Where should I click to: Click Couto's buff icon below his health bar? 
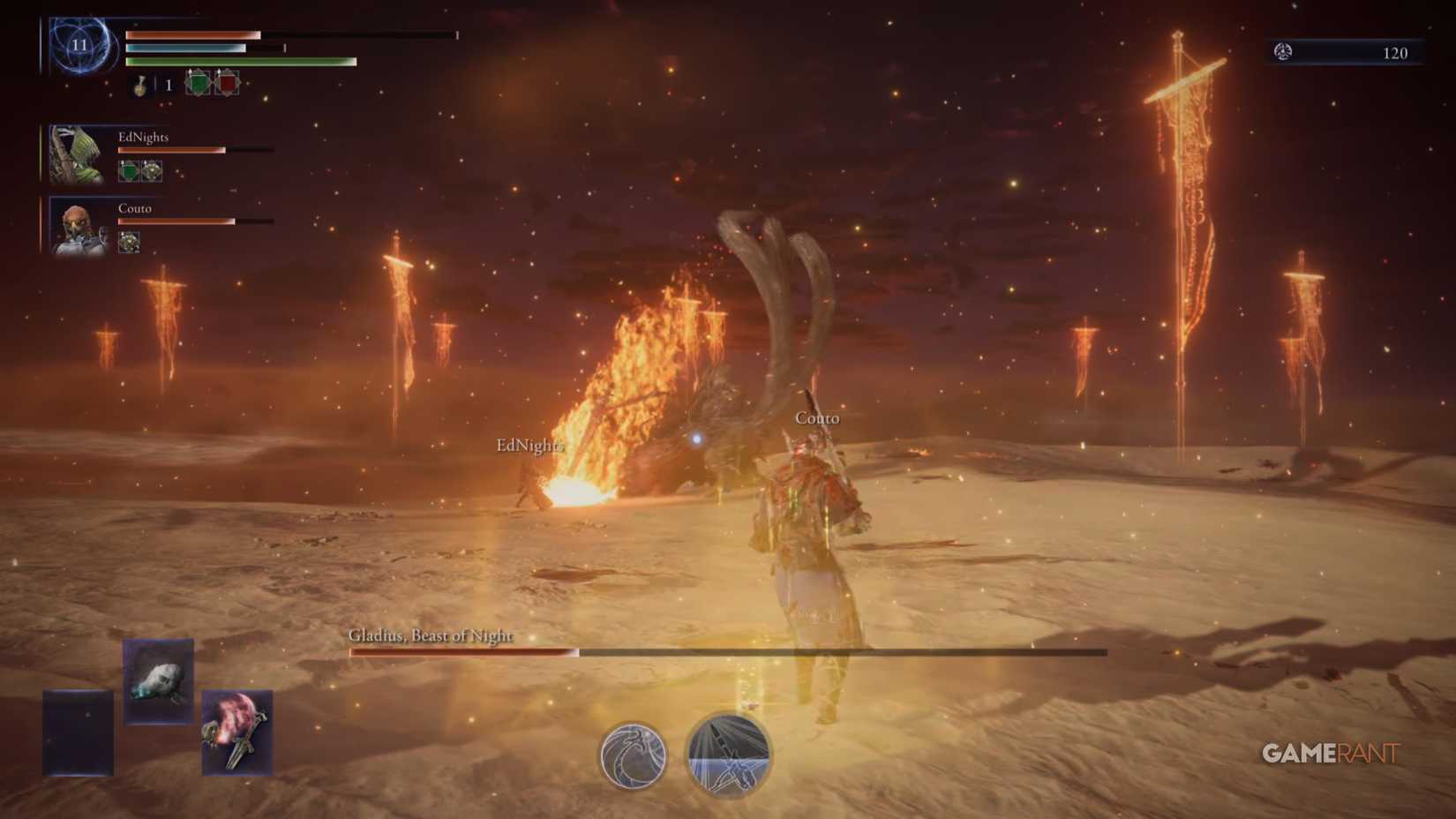130,240
